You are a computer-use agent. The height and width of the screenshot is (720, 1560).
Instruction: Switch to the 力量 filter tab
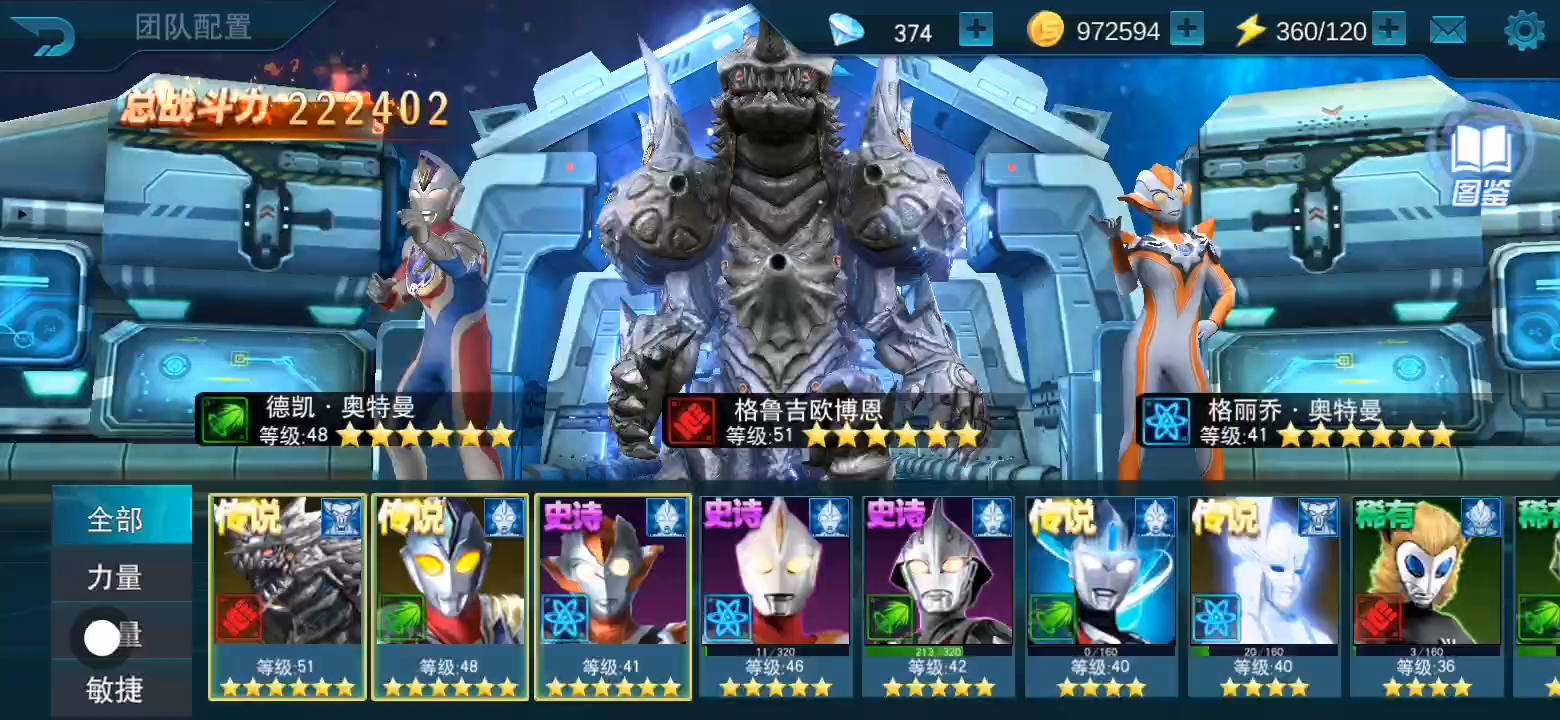click(116, 577)
